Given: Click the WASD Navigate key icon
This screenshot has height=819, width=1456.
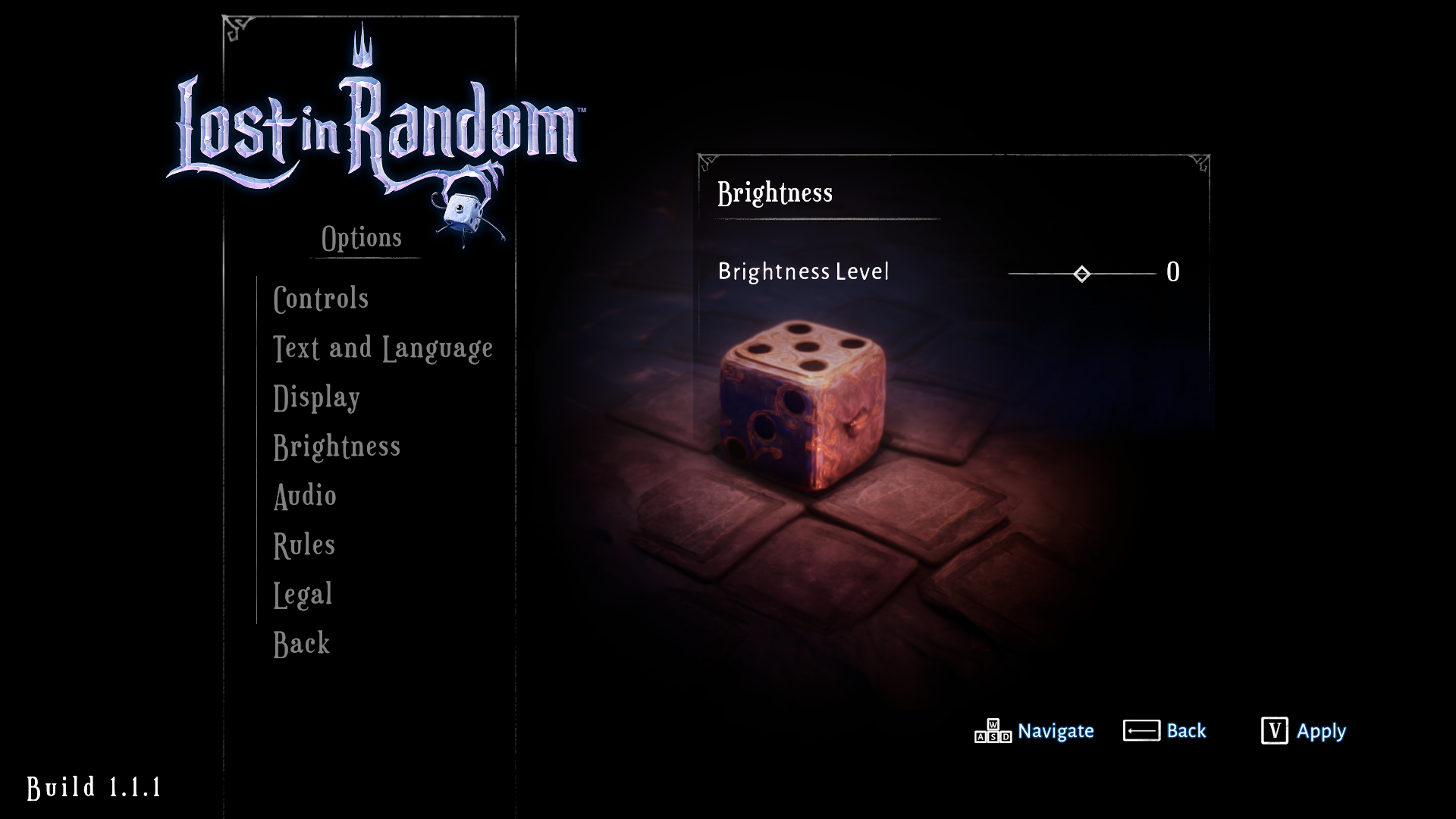Looking at the screenshot, I should pyautogui.click(x=993, y=732).
